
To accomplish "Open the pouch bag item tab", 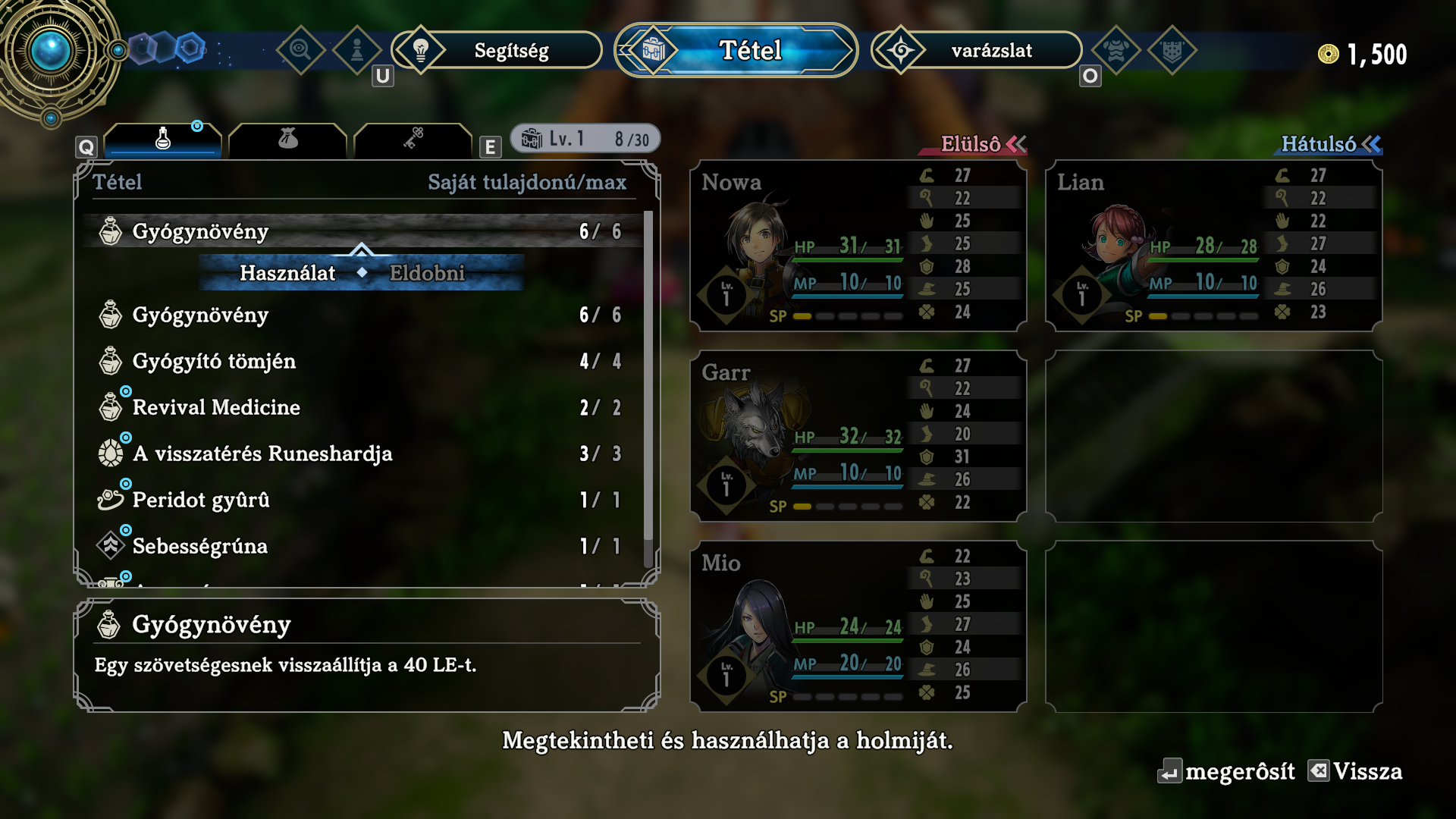I will pyautogui.click(x=287, y=140).
